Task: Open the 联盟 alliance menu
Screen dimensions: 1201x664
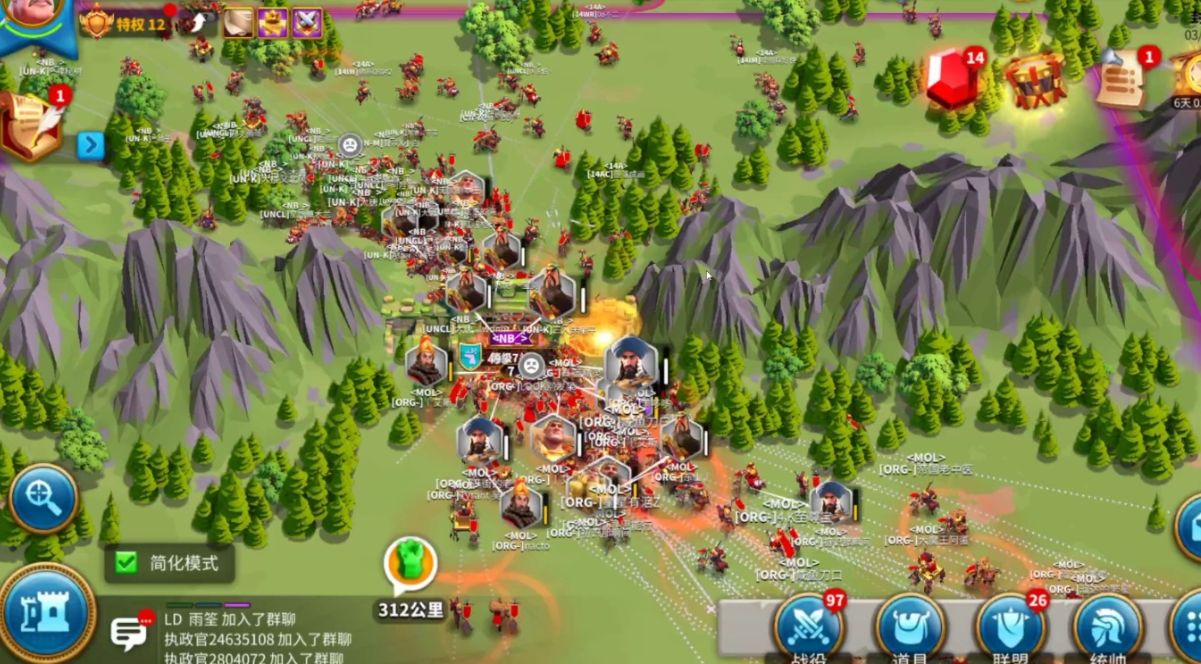Action: 1010,628
